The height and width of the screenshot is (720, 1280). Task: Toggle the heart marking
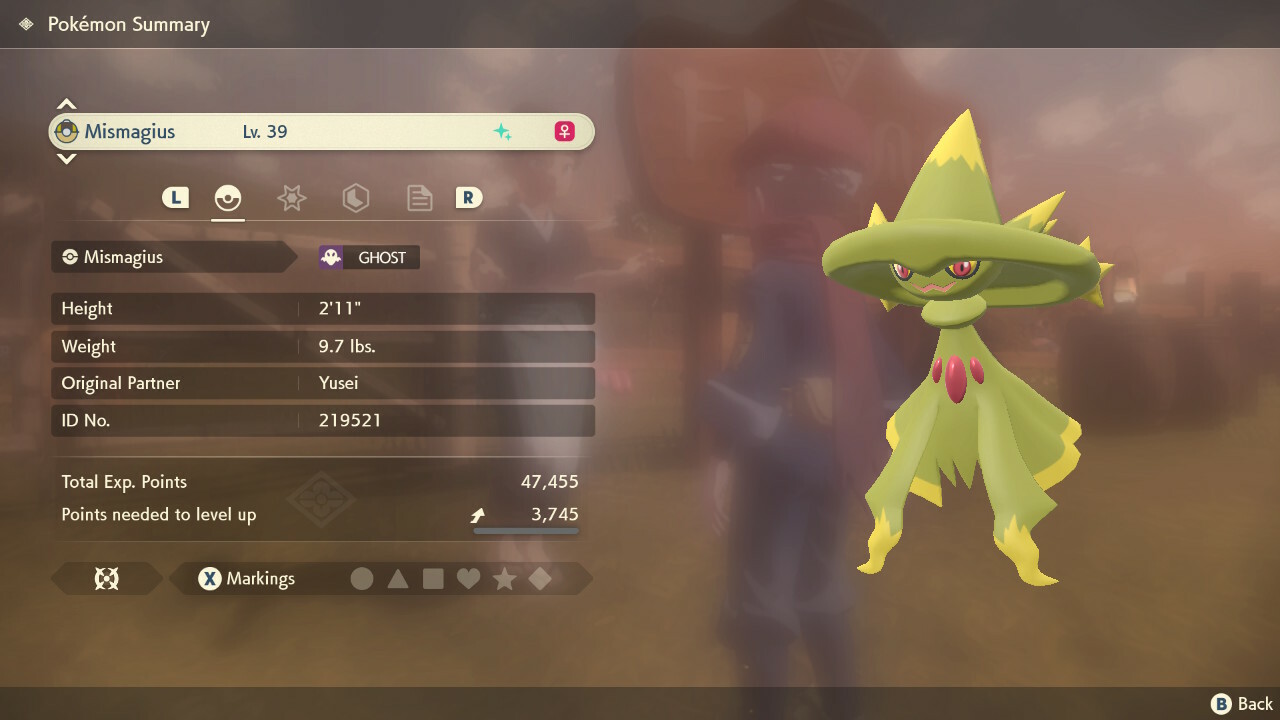click(469, 579)
